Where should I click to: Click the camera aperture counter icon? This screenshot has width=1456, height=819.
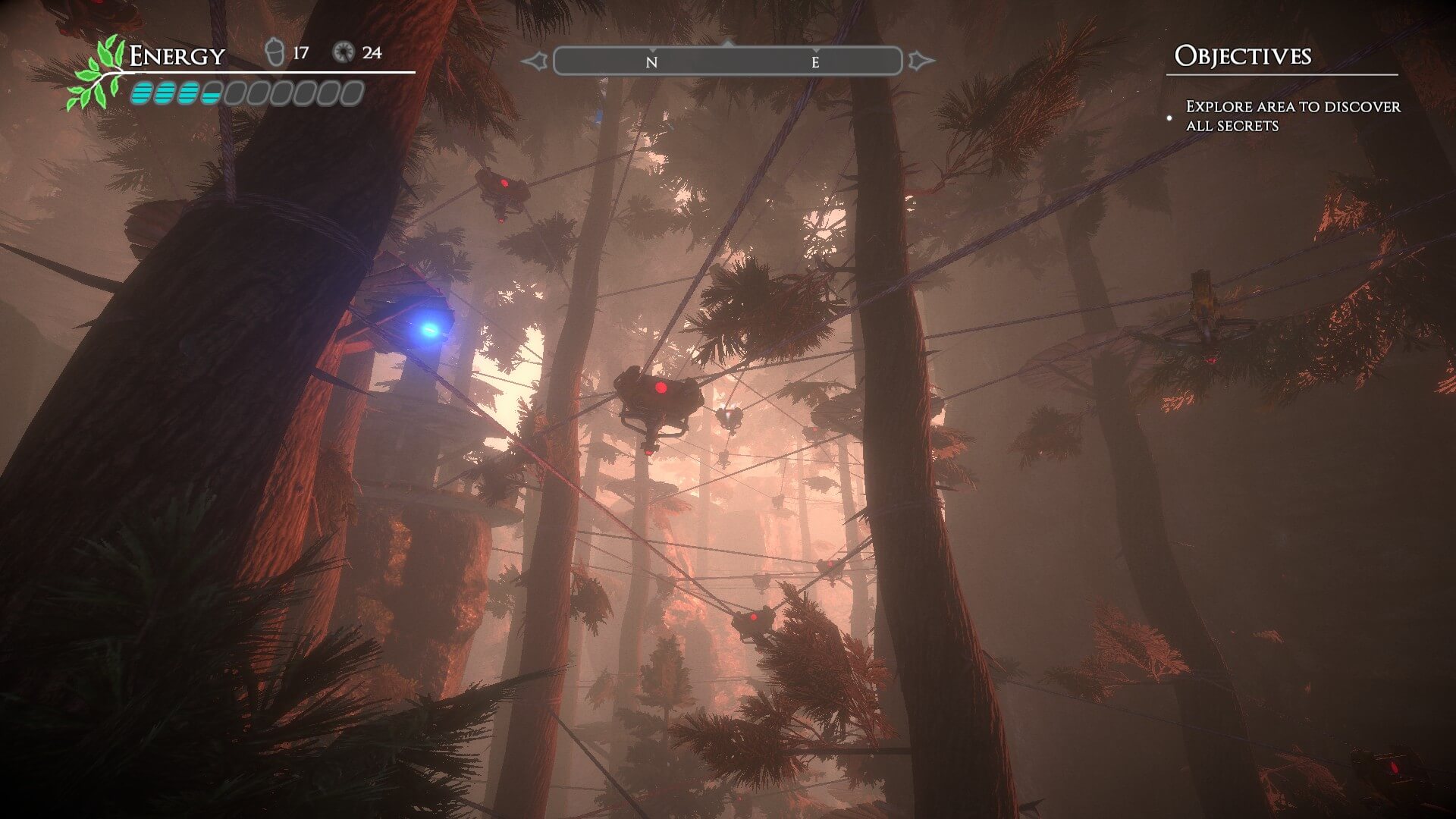click(x=344, y=52)
